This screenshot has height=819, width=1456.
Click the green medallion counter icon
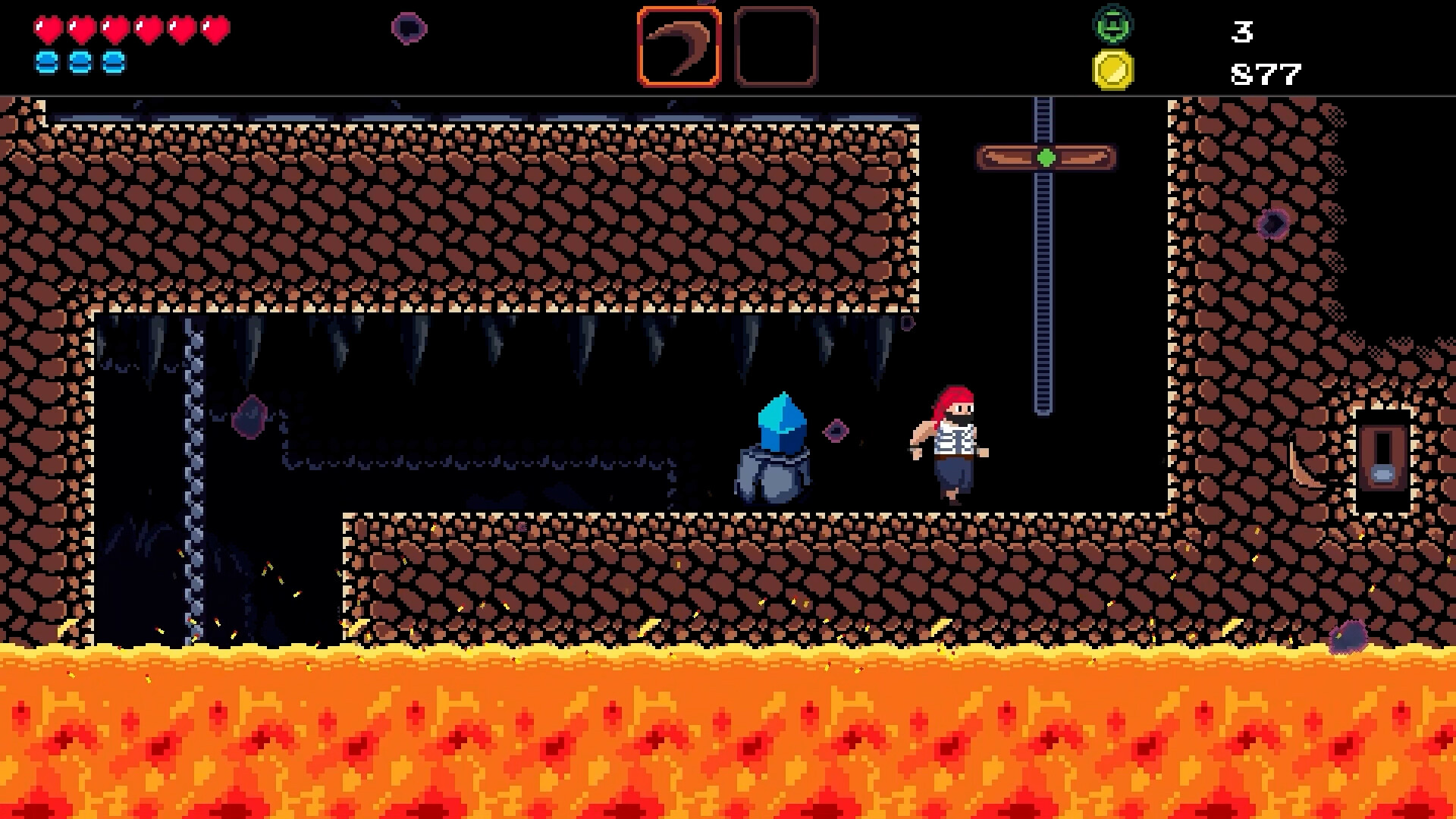click(1112, 24)
